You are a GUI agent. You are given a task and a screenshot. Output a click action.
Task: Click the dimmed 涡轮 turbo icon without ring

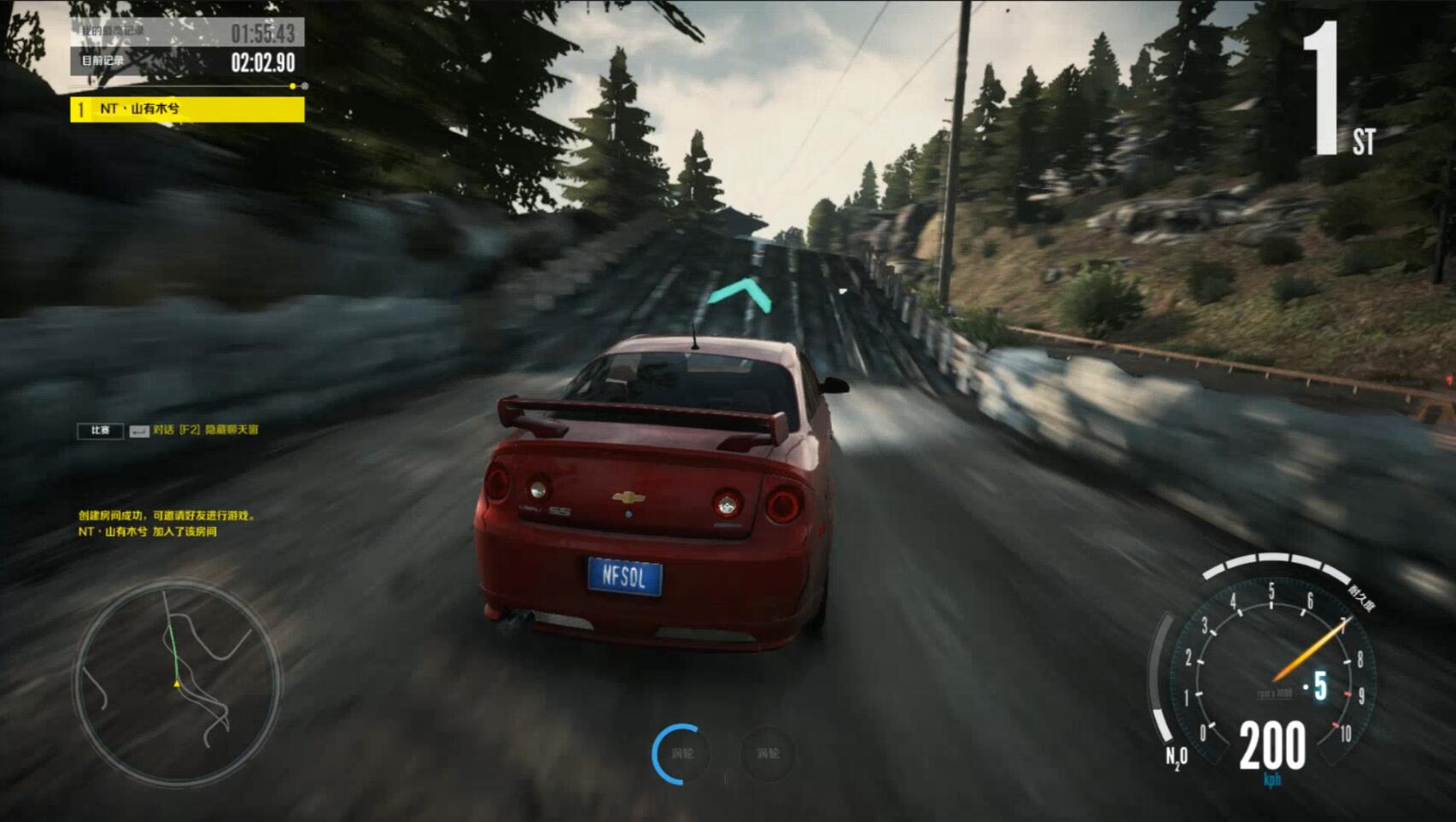[x=767, y=754]
